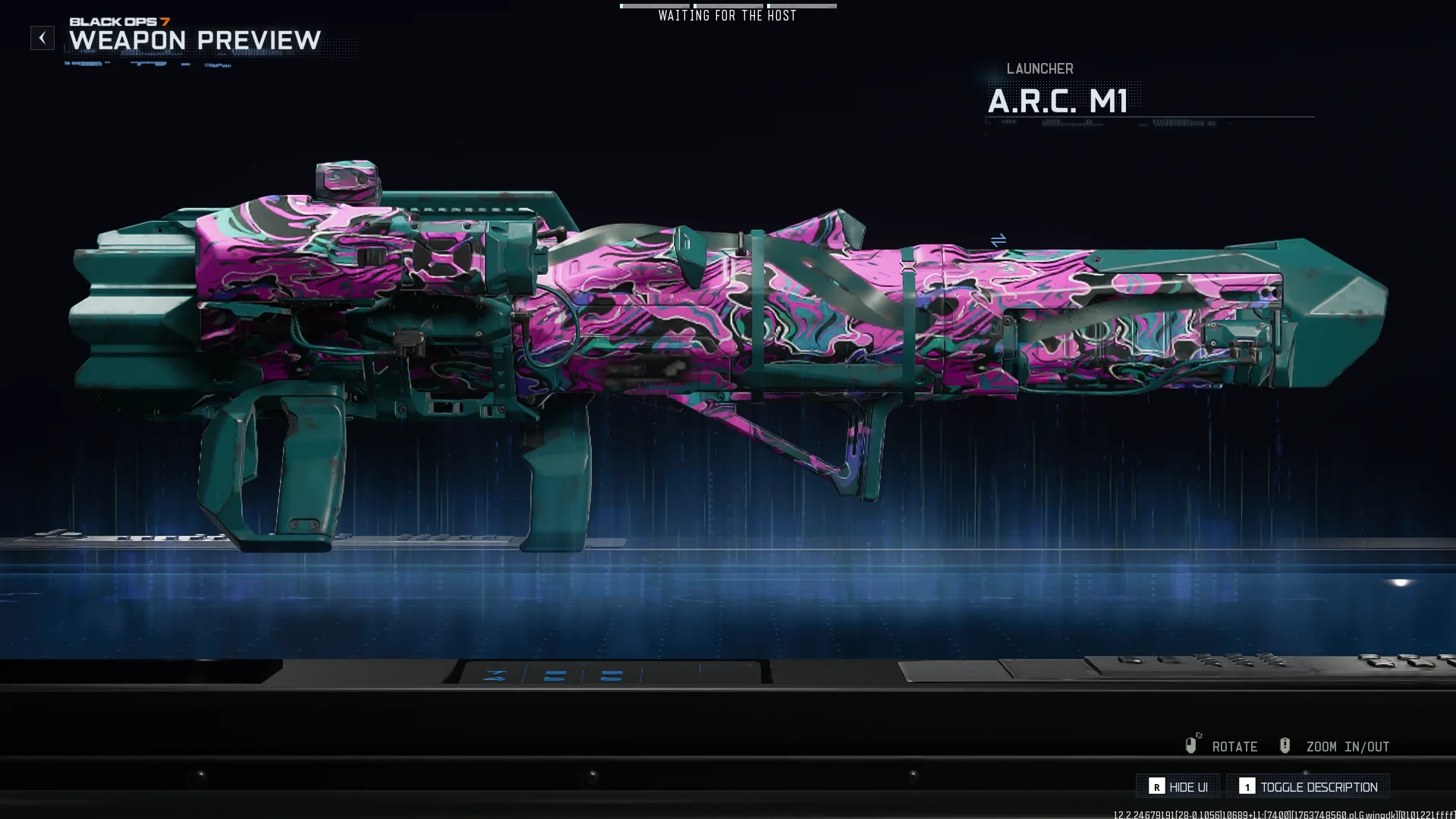Click the R key icon next to HIDE UI

click(1156, 786)
